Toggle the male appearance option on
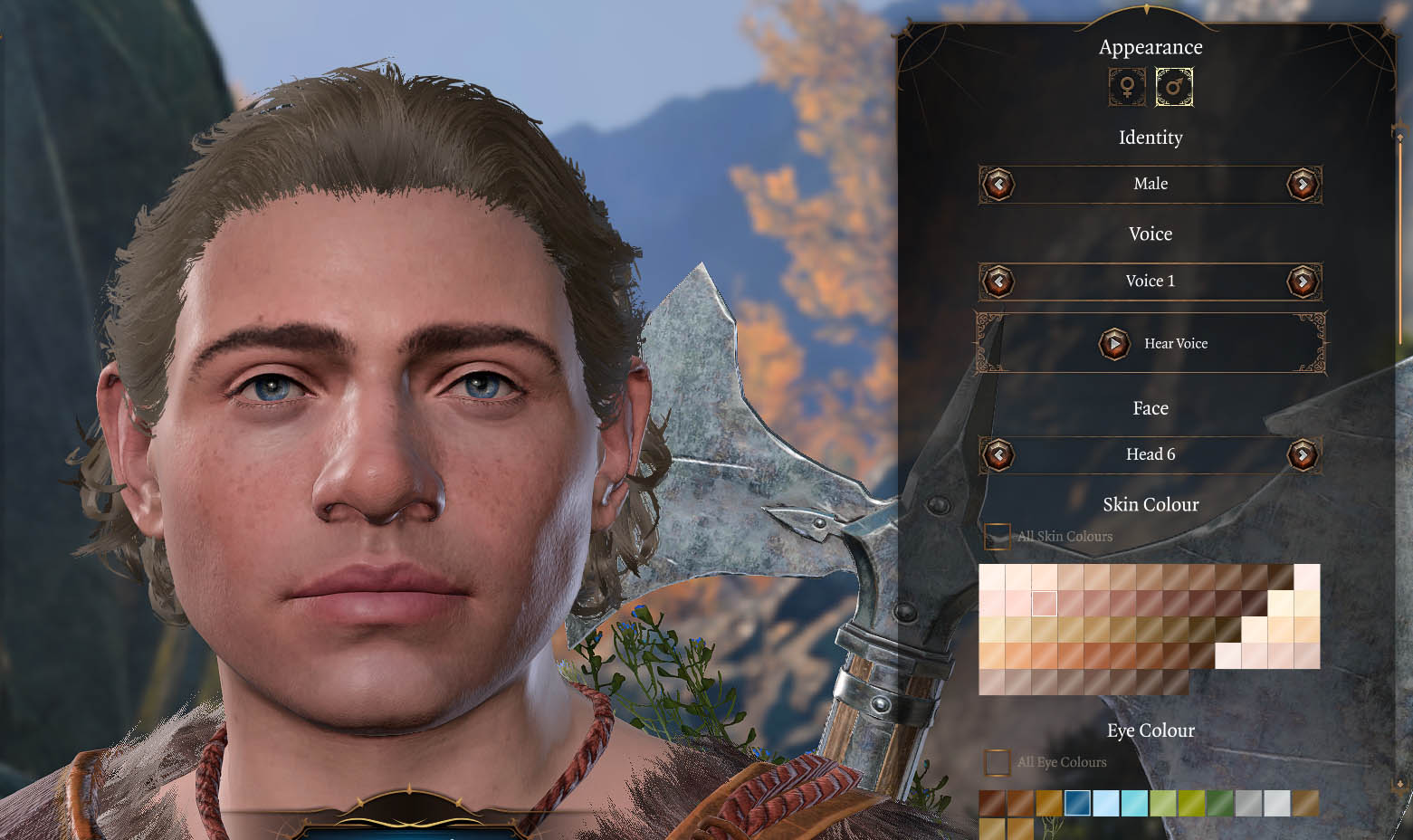1413x840 pixels. pos(1174,88)
